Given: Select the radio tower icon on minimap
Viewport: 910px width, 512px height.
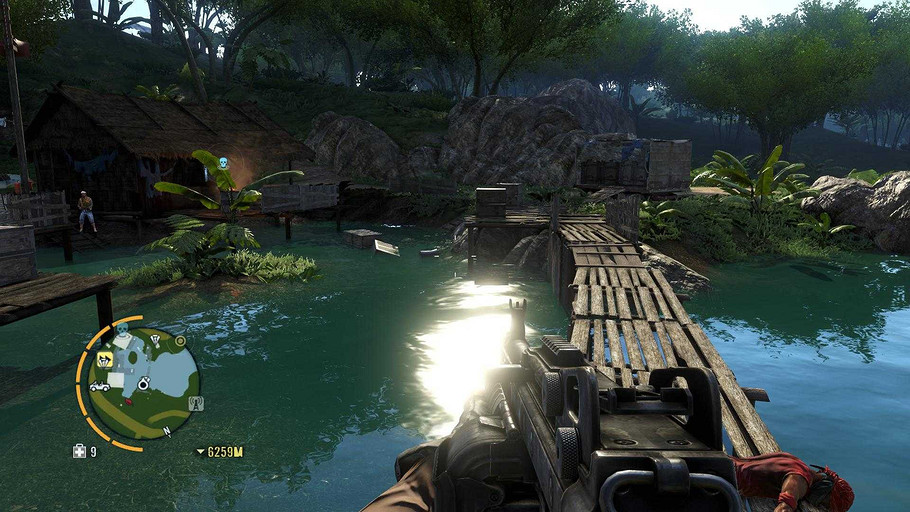Looking at the screenshot, I should pos(196,403).
